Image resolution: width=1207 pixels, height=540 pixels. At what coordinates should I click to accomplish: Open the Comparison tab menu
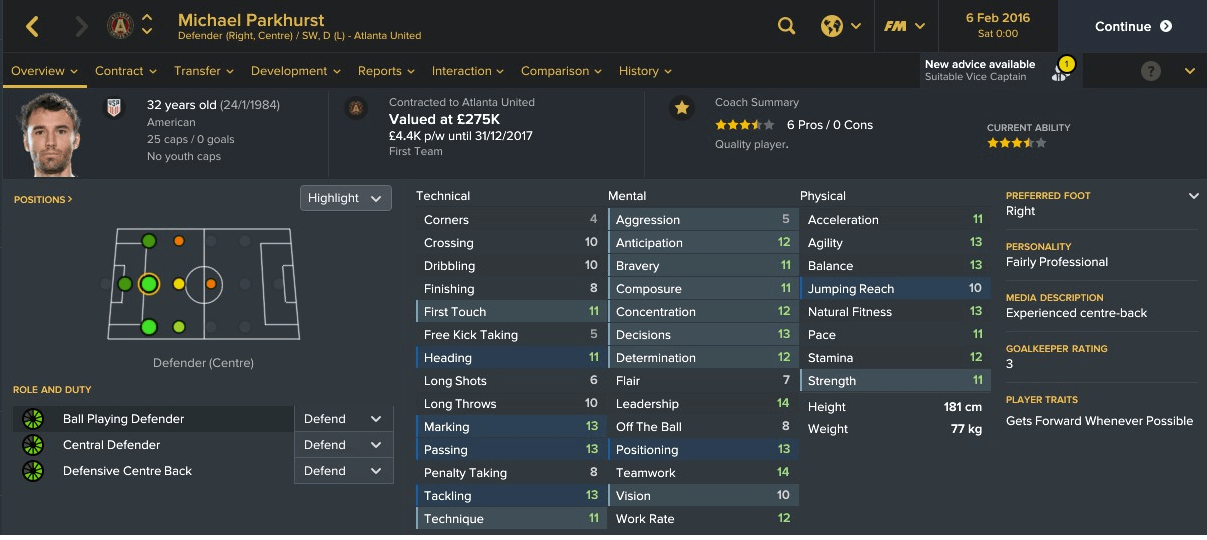click(x=561, y=71)
